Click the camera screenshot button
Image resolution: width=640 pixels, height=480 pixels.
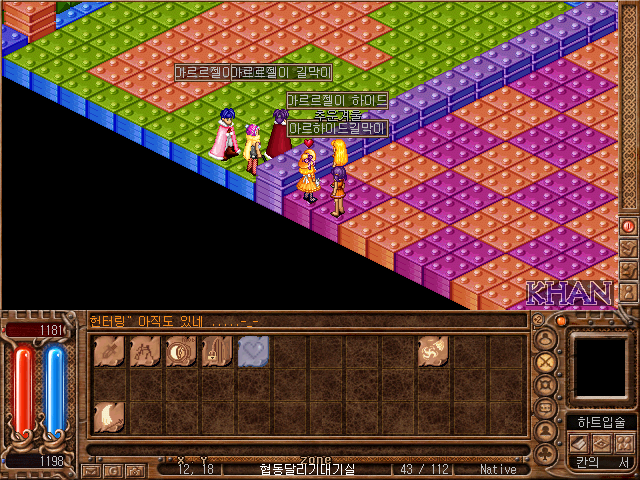point(134,469)
